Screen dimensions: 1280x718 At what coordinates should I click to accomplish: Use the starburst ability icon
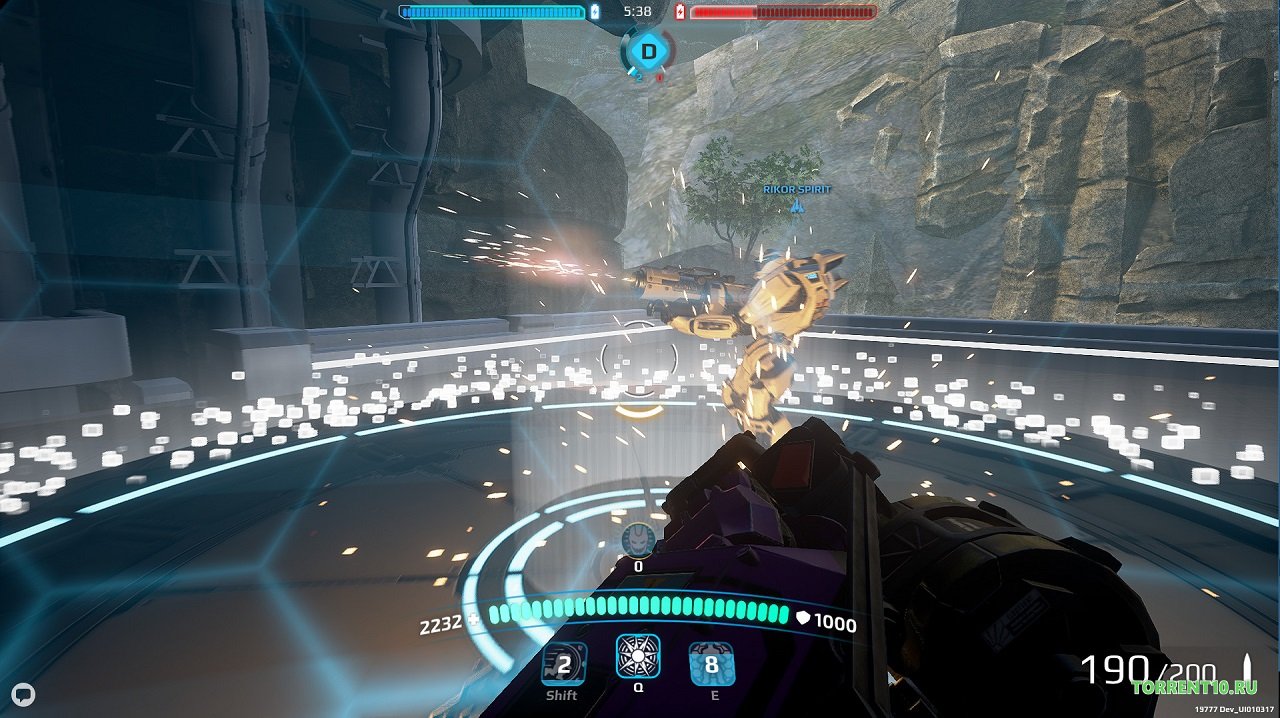click(638, 658)
